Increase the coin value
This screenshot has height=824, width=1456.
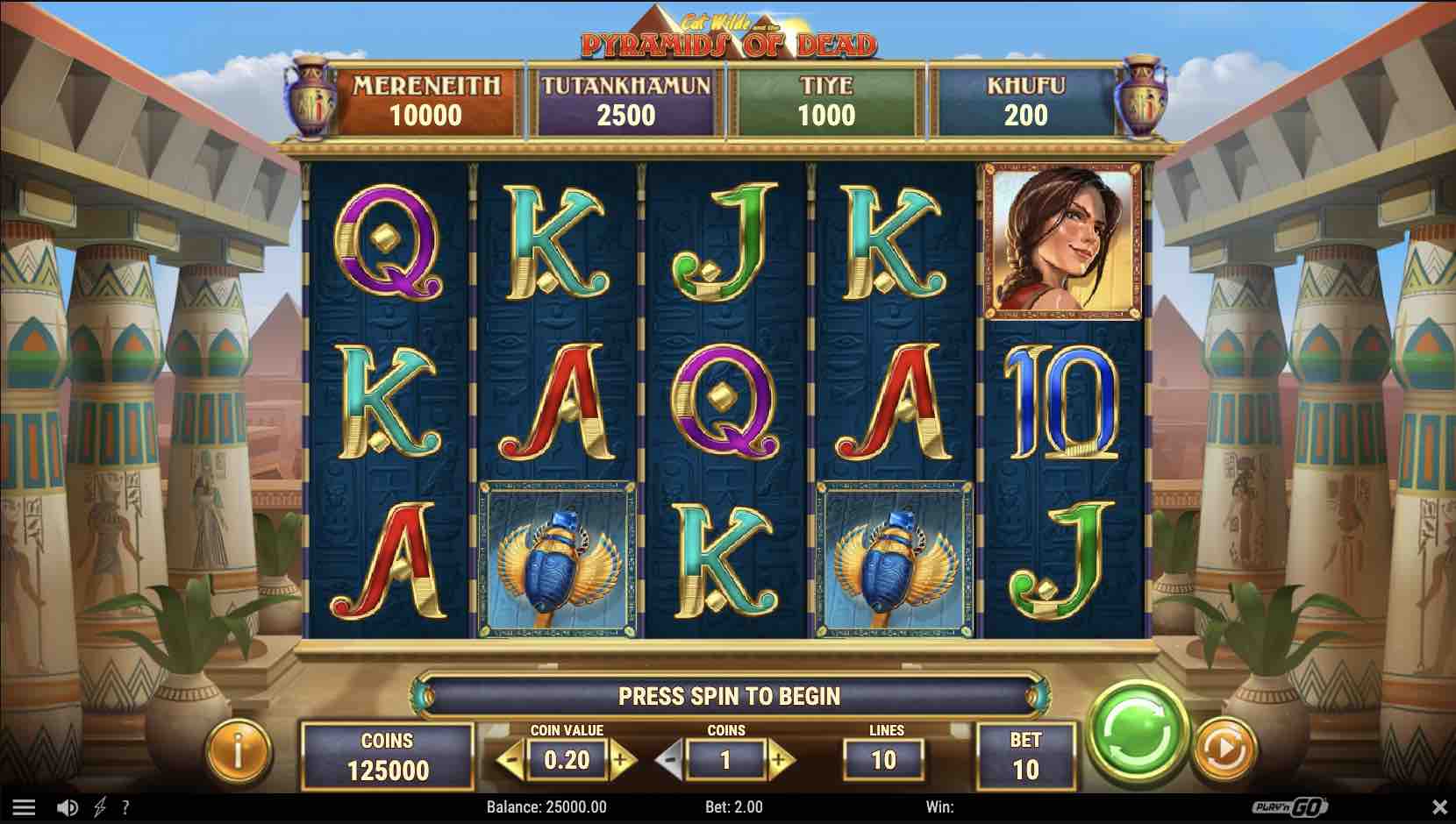[x=622, y=759]
